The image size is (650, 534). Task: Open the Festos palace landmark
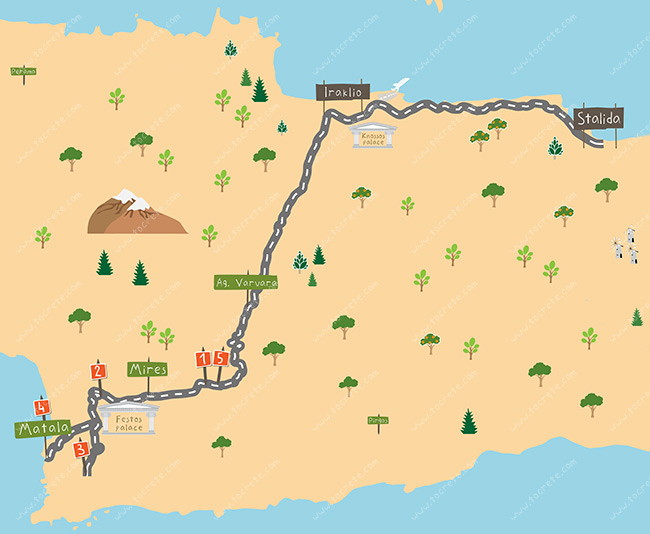click(131, 420)
